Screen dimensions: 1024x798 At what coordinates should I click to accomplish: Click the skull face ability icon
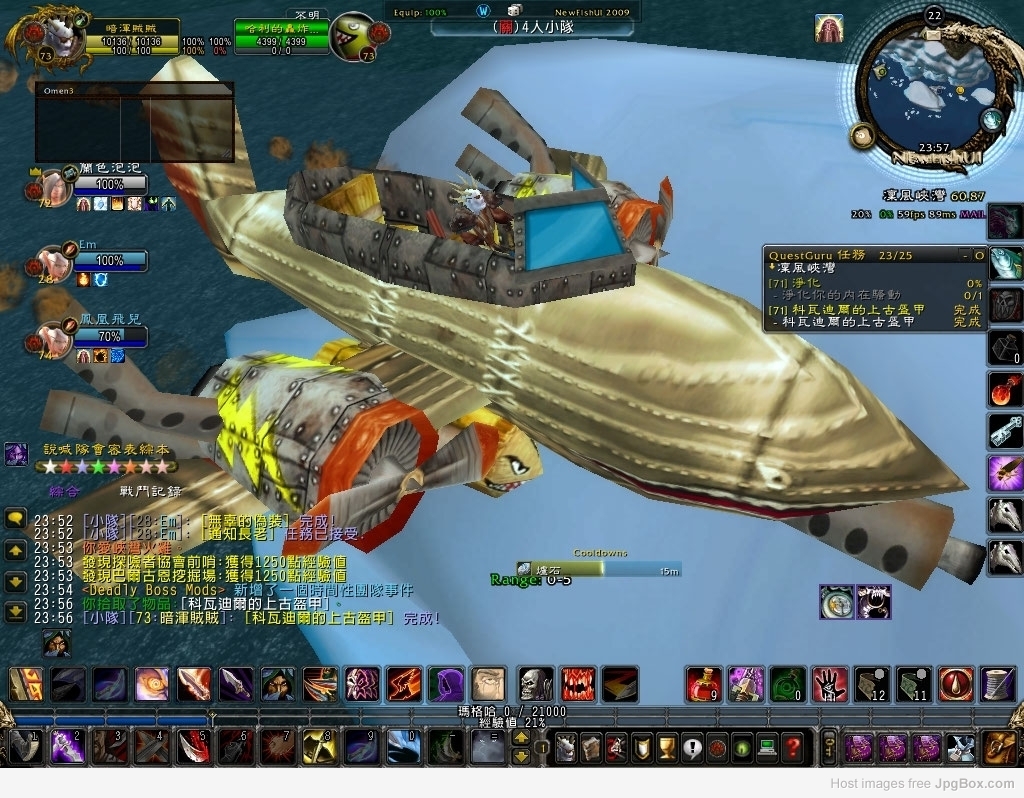point(536,684)
